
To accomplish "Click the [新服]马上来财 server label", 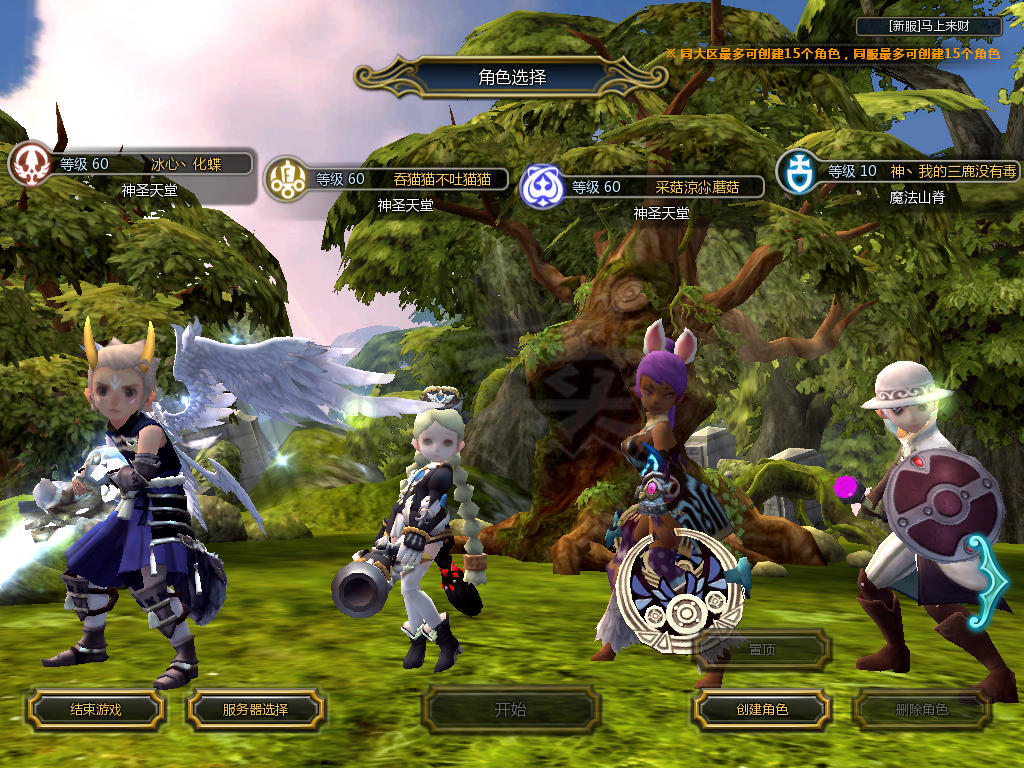I will tap(928, 26).
